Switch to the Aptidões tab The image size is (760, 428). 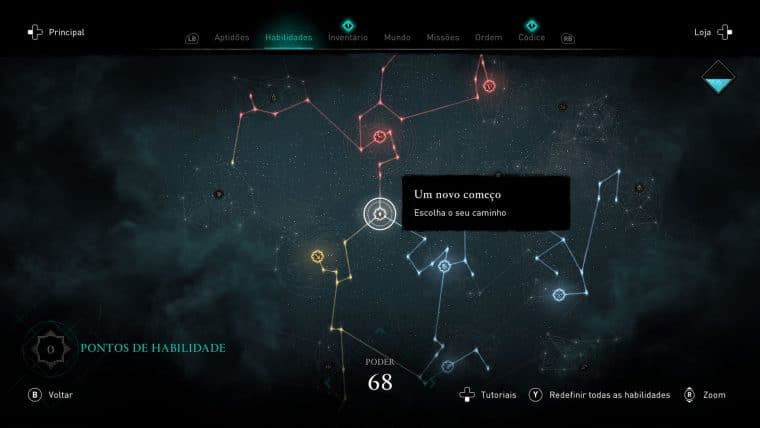[232, 37]
